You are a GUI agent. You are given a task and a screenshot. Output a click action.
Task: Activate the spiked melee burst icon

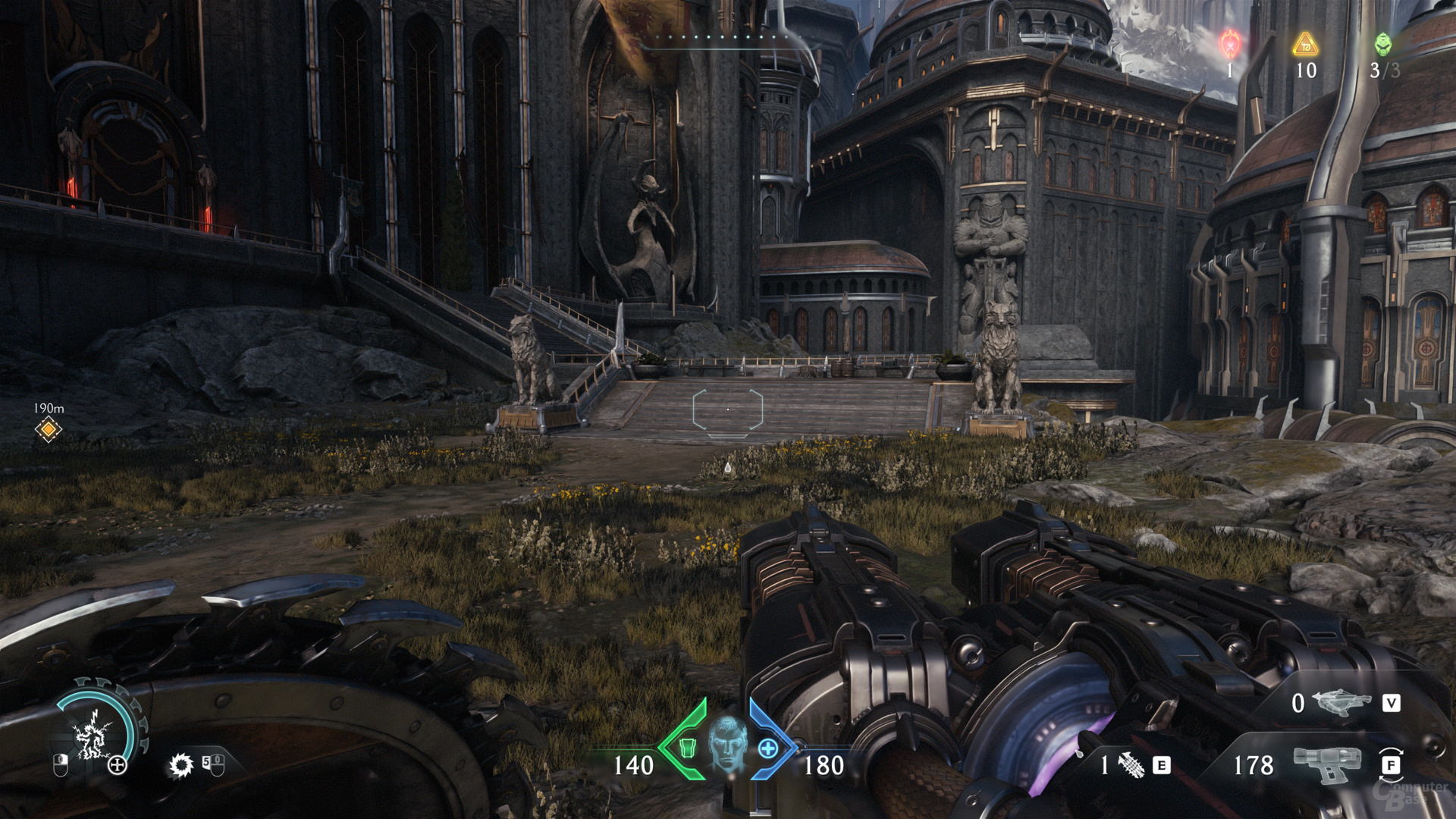click(x=180, y=765)
